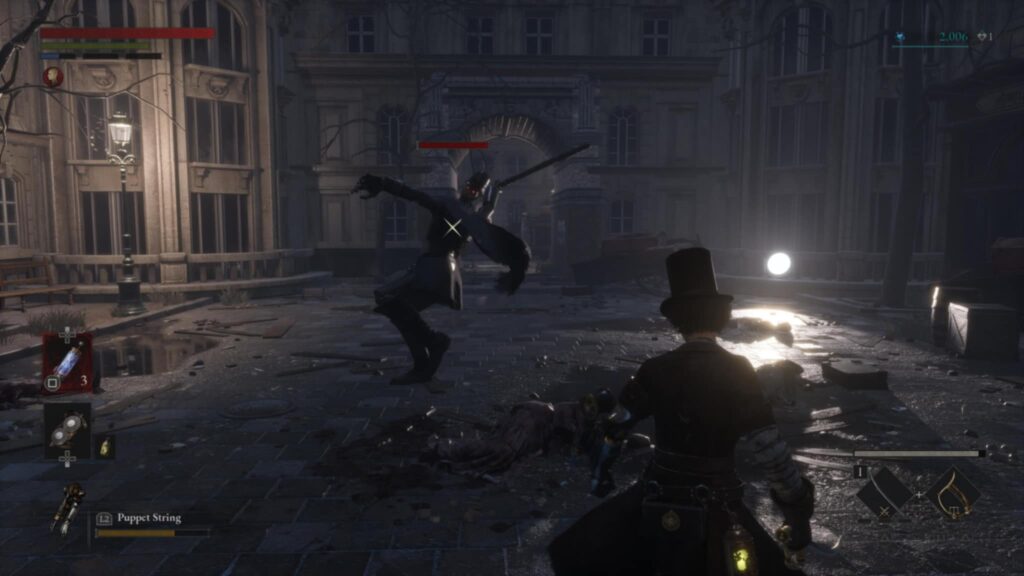Choose the lower belt item slot with twin discs
Image resolution: width=1024 pixels, height=576 pixels.
click(x=67, y=431)
